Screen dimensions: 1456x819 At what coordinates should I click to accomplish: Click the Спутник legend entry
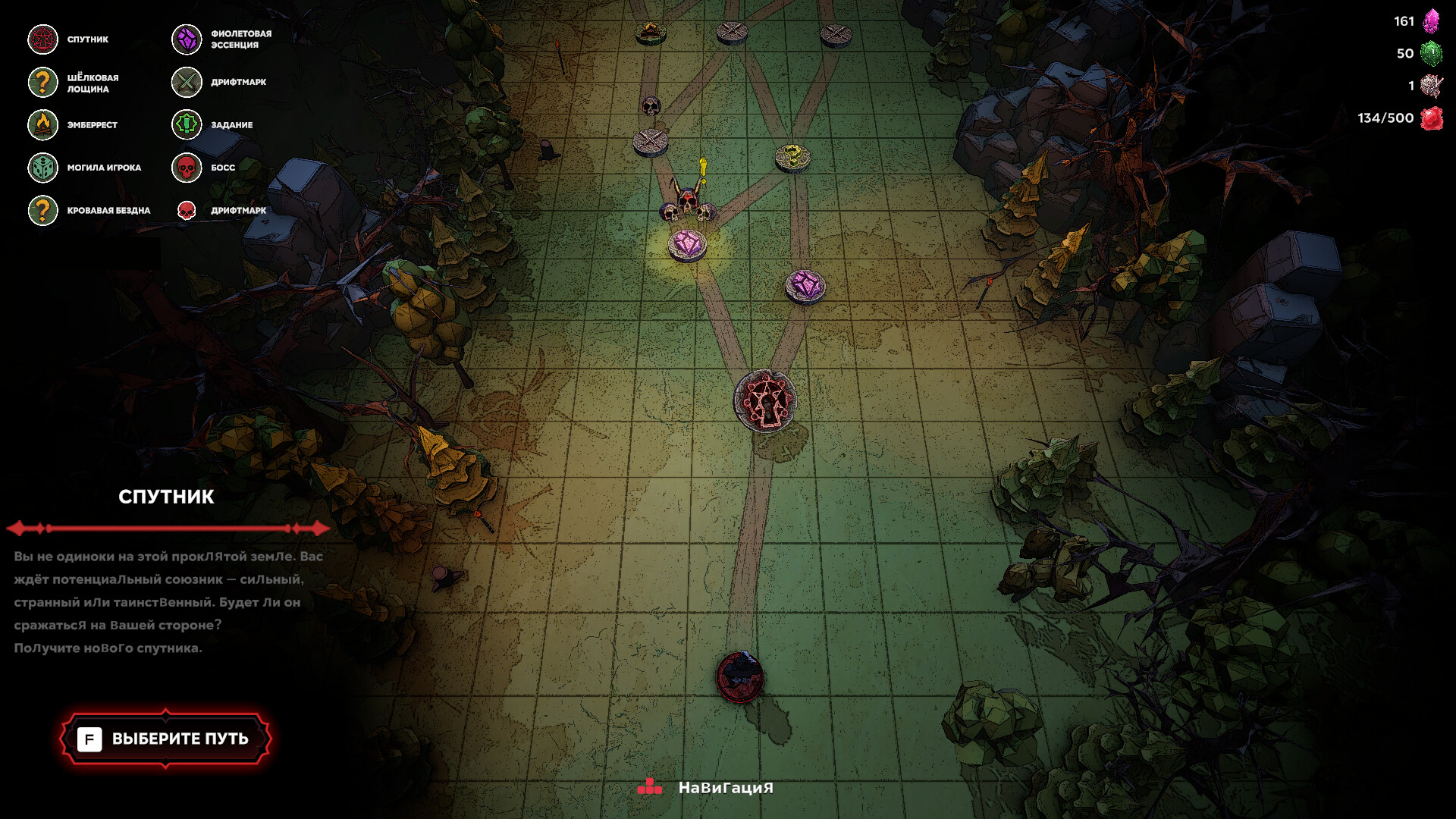70,39
